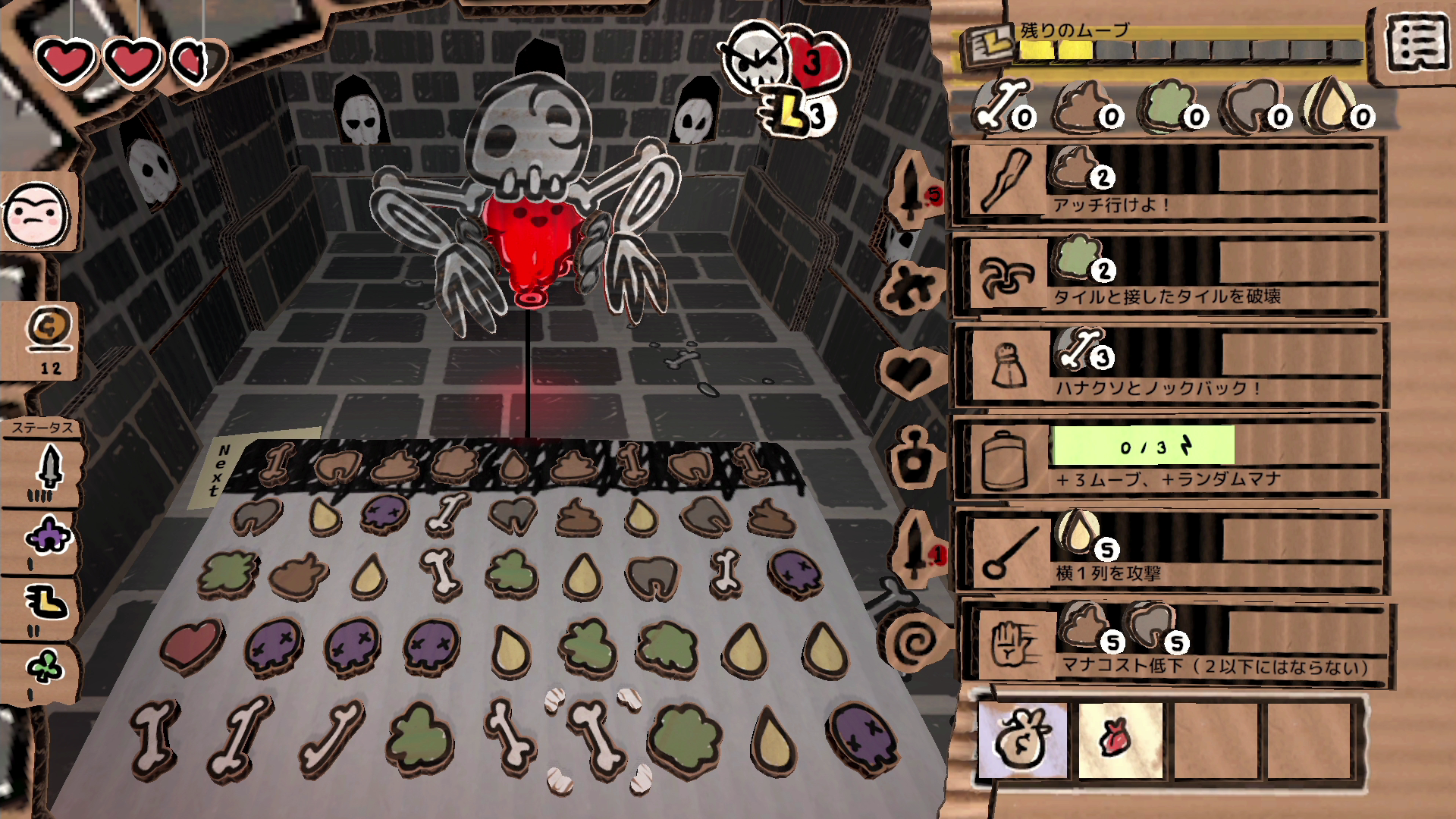Select the red heart tile on the board
Screen dimensions: 1456x819
pyautogui.click(x=192, y=645)
